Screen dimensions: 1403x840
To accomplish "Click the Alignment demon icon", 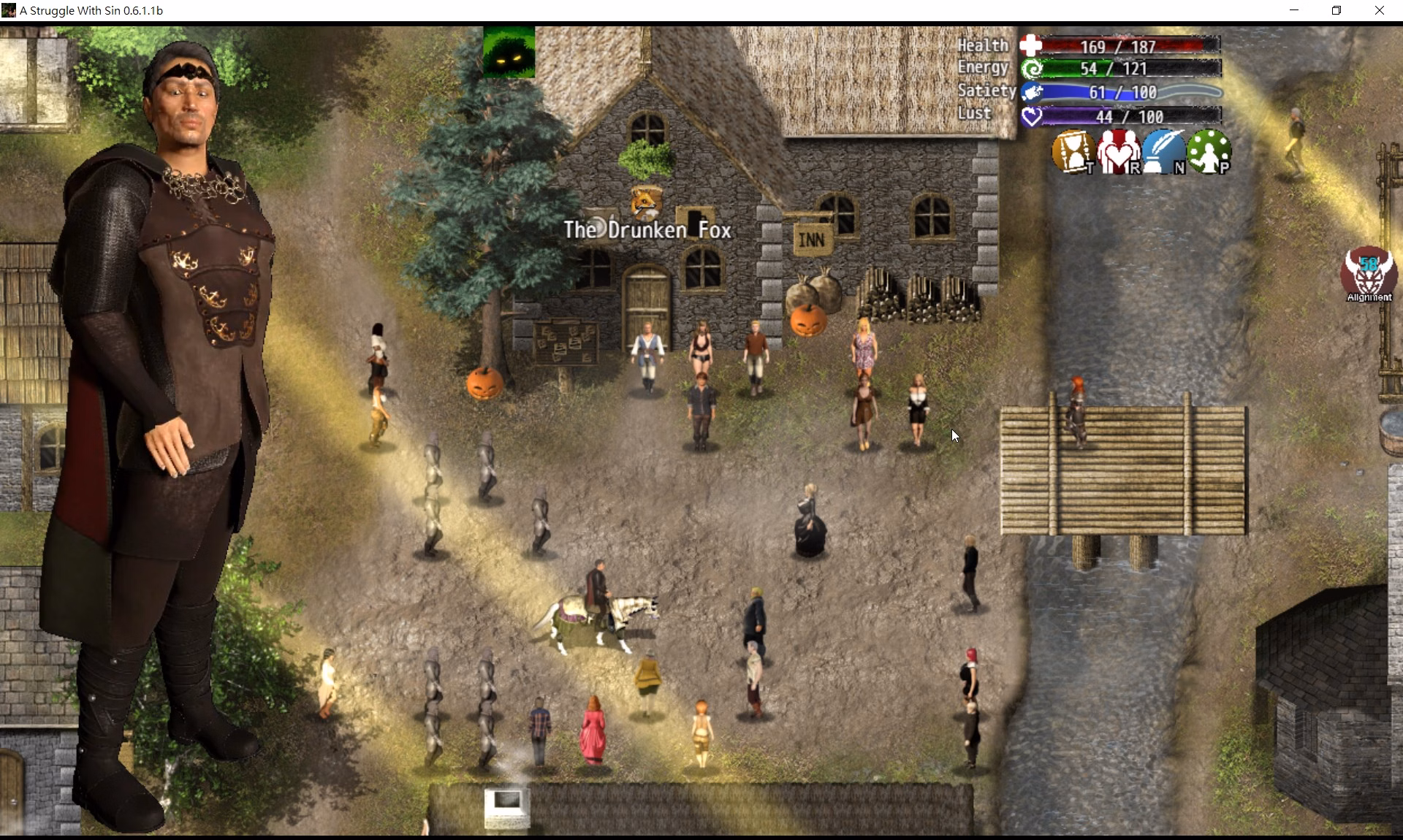I will pos(1369,273).
